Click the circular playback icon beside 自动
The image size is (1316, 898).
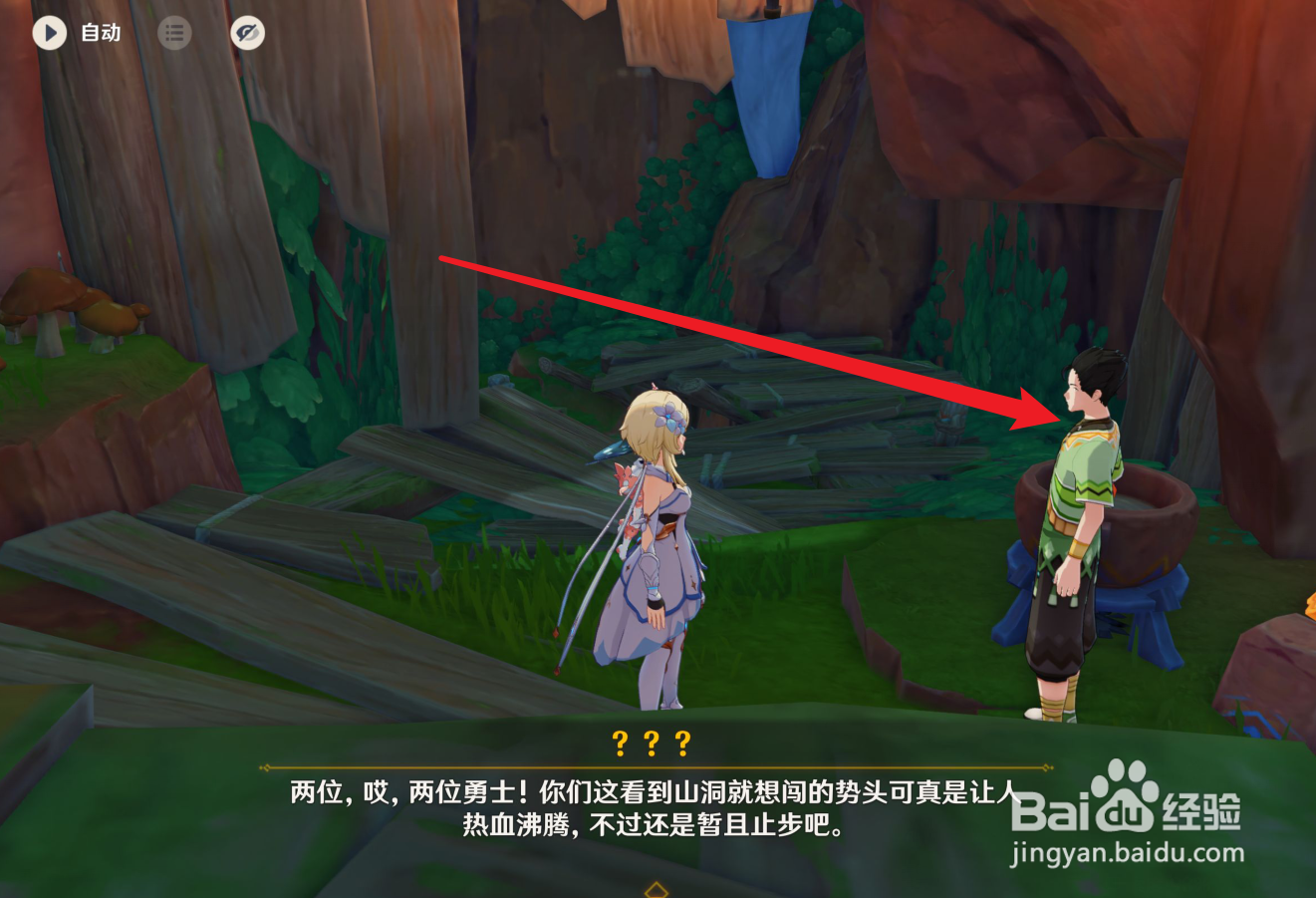tap(48, 33)
